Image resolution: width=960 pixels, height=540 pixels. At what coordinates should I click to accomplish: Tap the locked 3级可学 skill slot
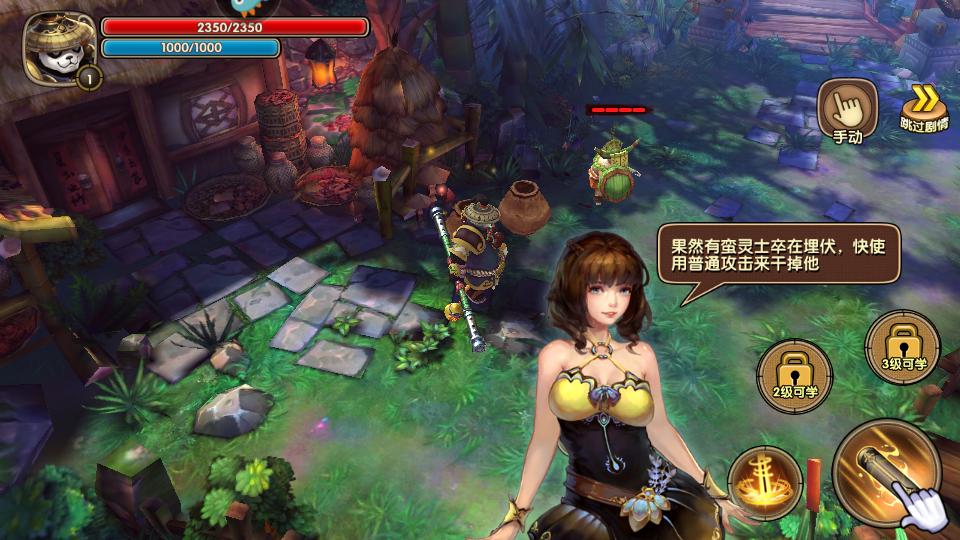pyautogui.click(x=901, y=348)
